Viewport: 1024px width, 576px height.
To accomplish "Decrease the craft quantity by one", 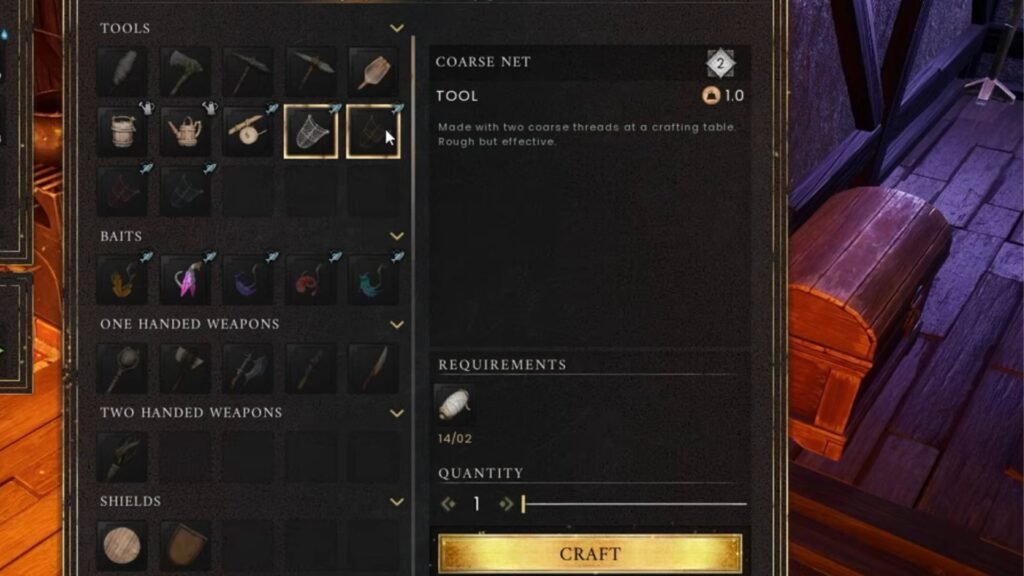I will (x=449, y=505).
